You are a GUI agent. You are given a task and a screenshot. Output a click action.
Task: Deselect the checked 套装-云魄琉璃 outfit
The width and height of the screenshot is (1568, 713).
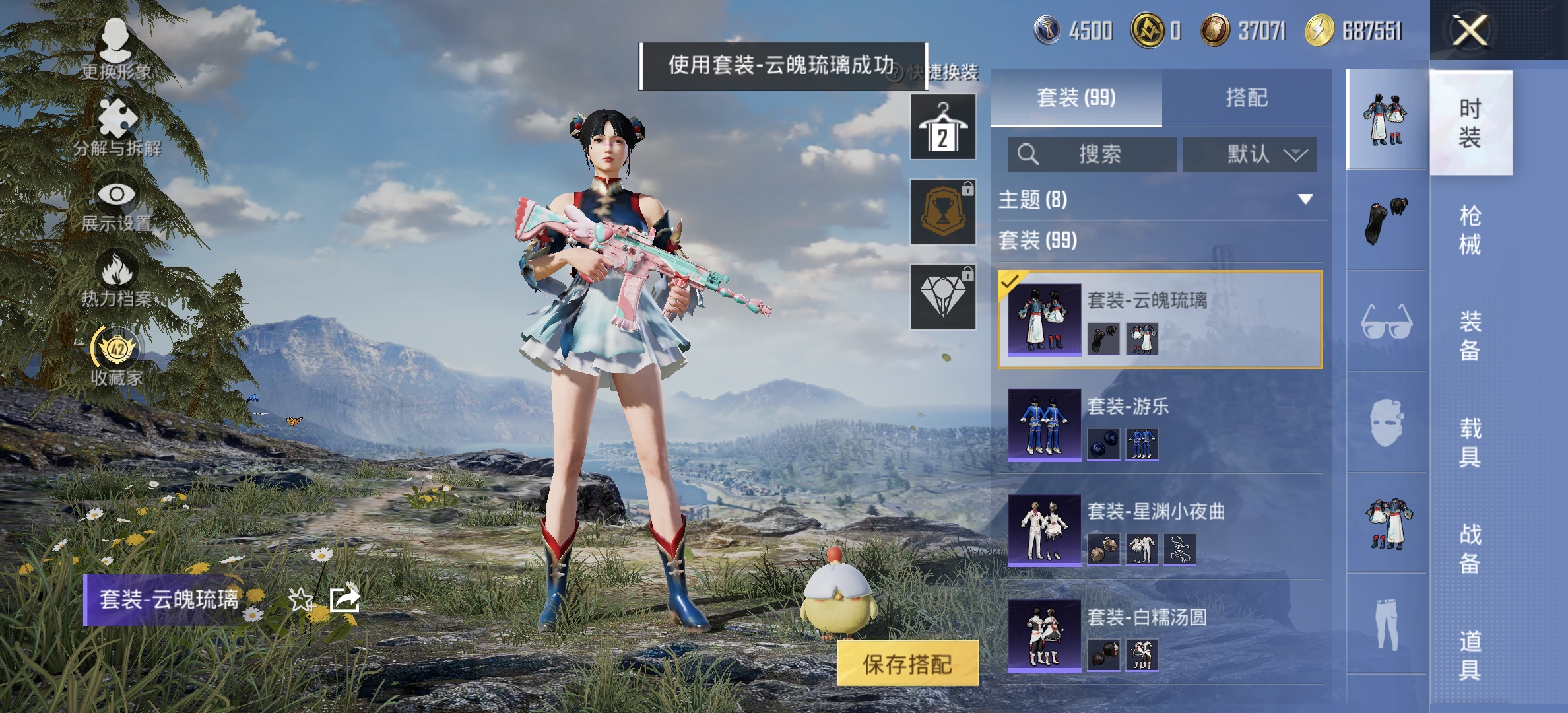click(1010, 281)
